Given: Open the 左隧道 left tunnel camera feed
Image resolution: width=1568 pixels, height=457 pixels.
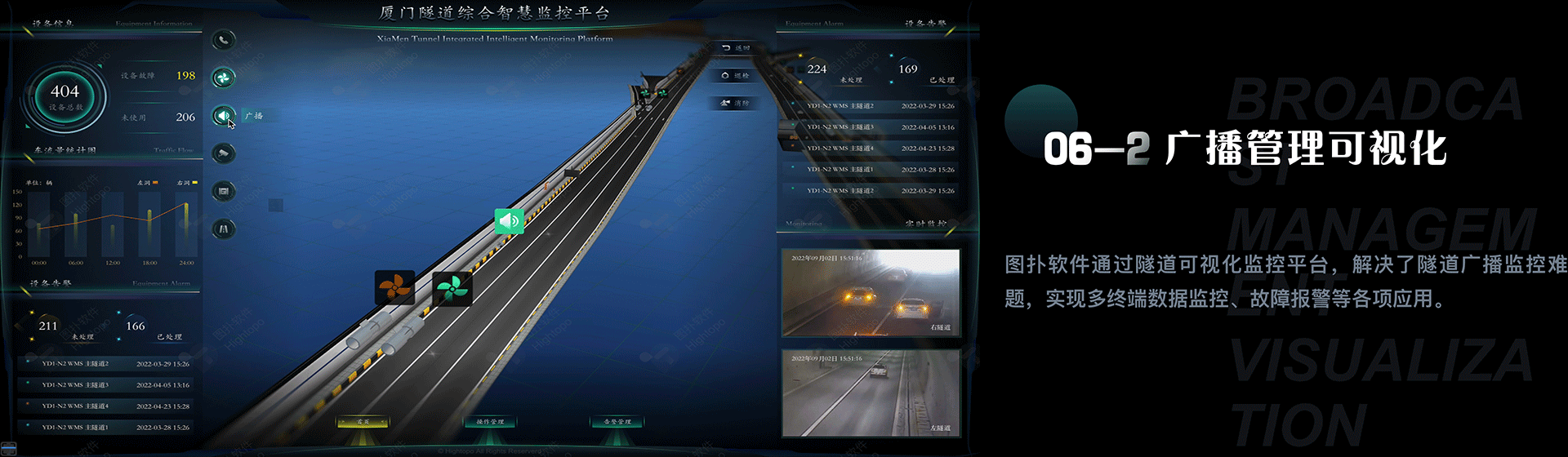Looking at the screenshot, I should point(871,393).
